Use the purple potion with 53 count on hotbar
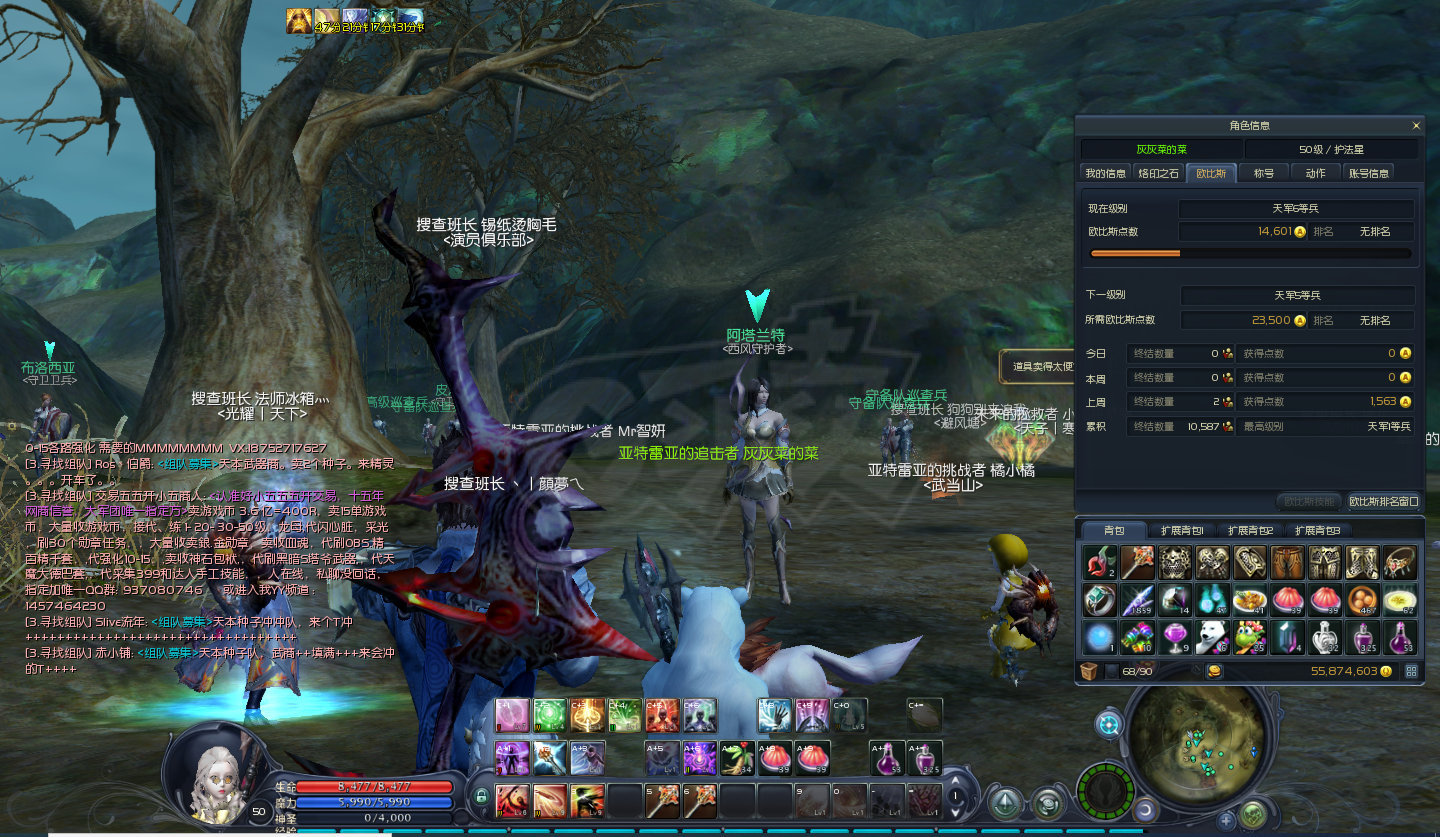The image size is (1440, 837). pyautogui.click(x=886, y=757)
